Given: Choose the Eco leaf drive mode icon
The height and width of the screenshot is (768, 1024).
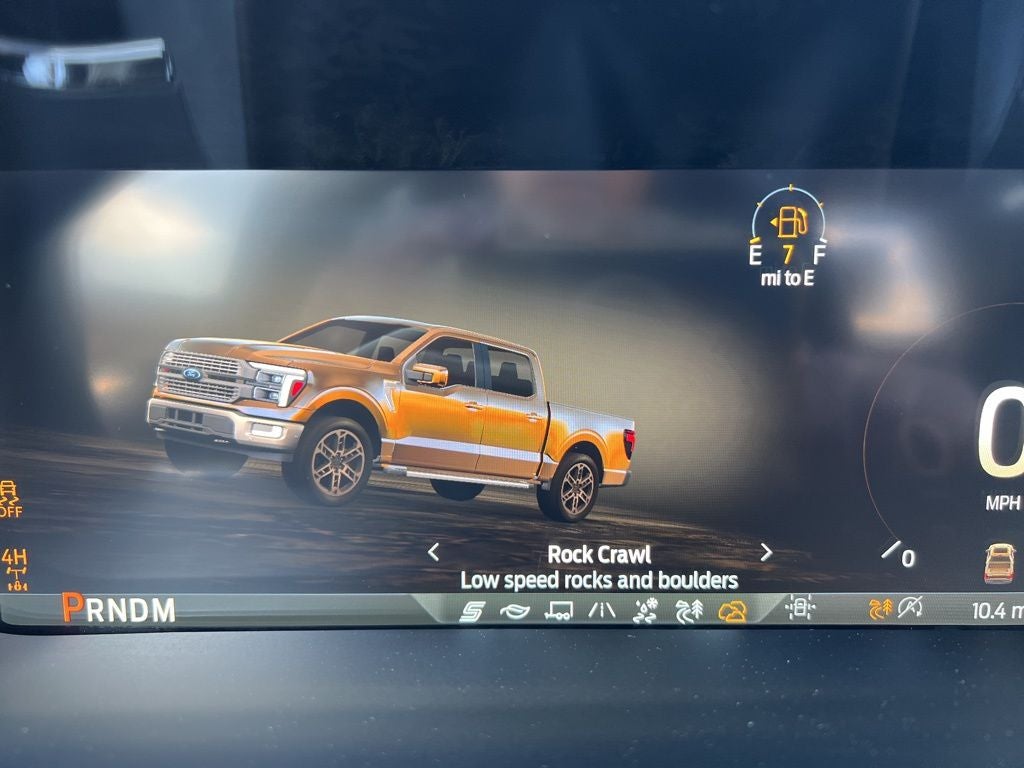Looking at the screenshot, I should pyautogui.click(x=514, y=611).
